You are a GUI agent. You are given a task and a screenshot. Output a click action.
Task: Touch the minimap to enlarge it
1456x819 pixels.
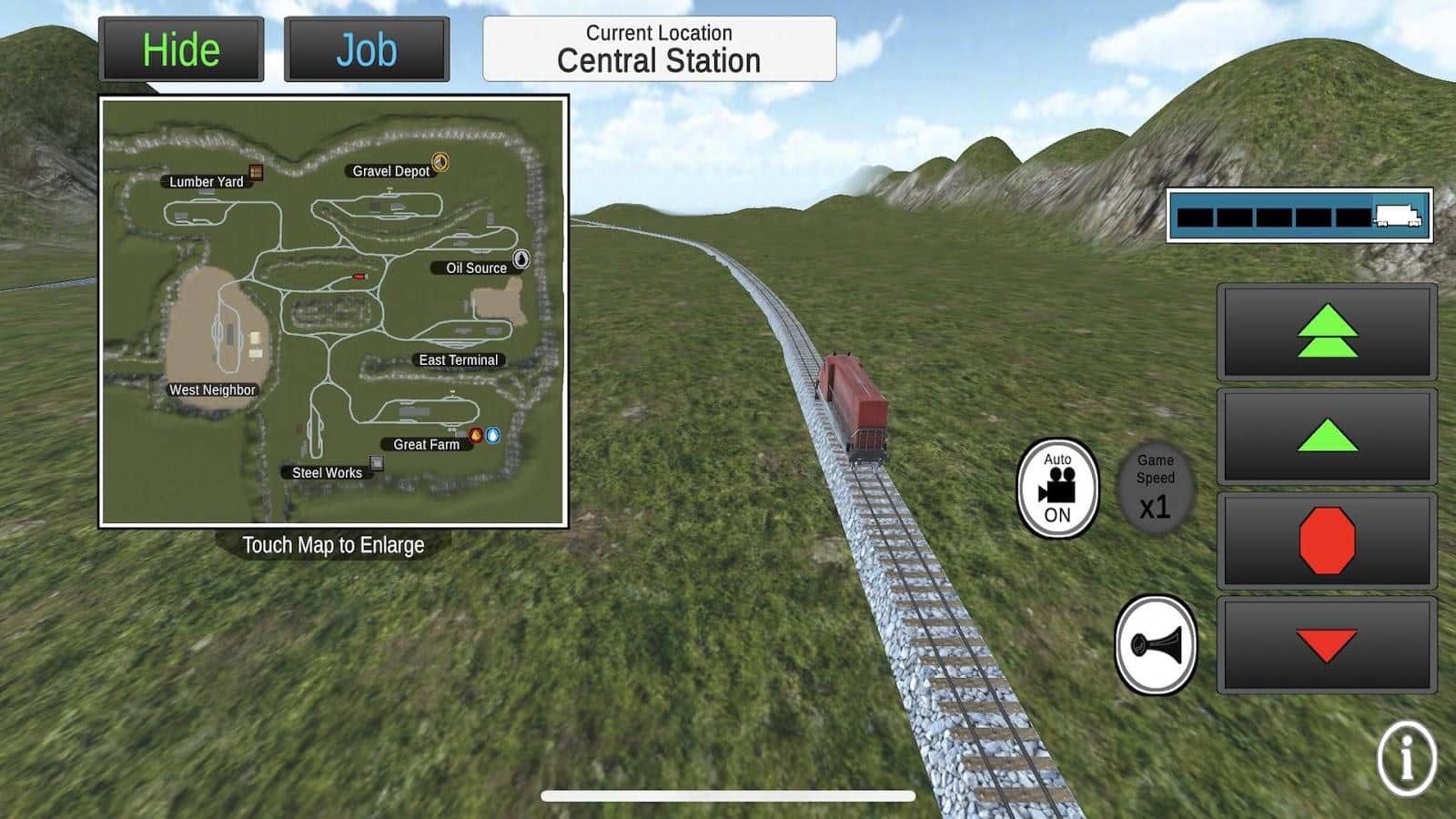(333, 311)
